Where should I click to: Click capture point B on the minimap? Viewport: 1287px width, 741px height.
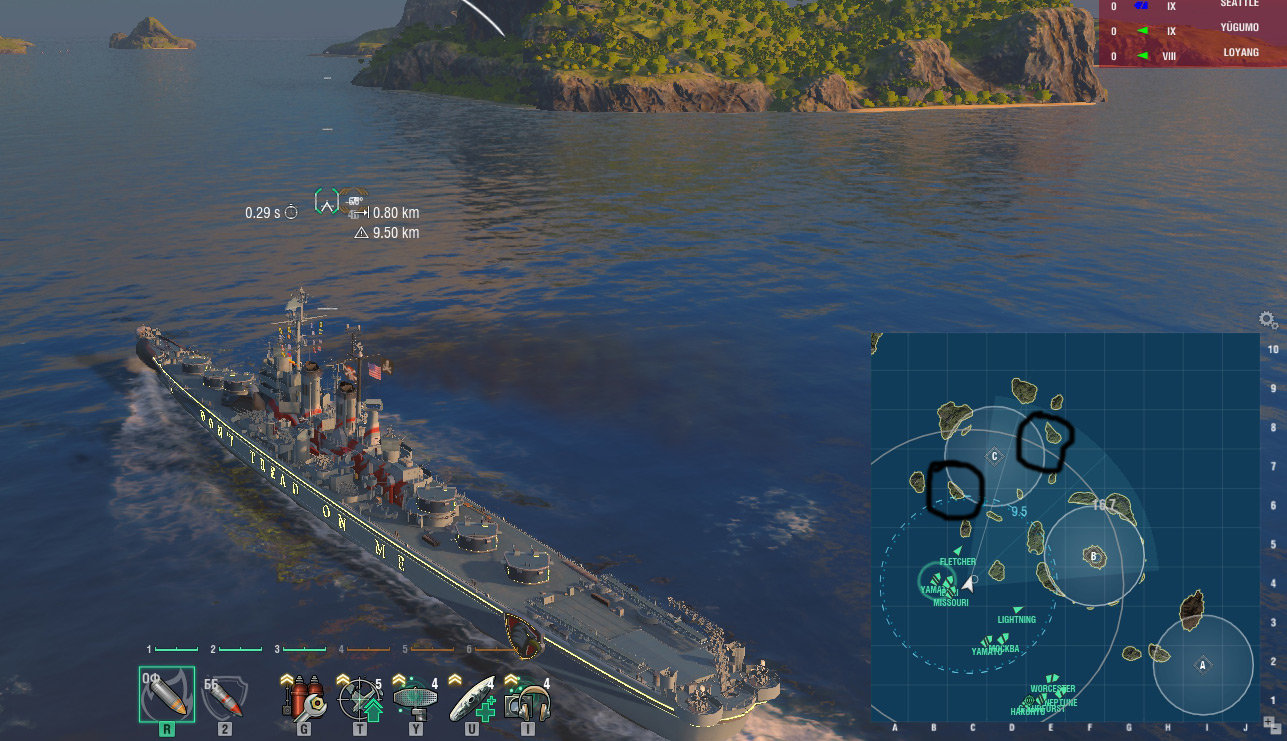click(1094, 556)
